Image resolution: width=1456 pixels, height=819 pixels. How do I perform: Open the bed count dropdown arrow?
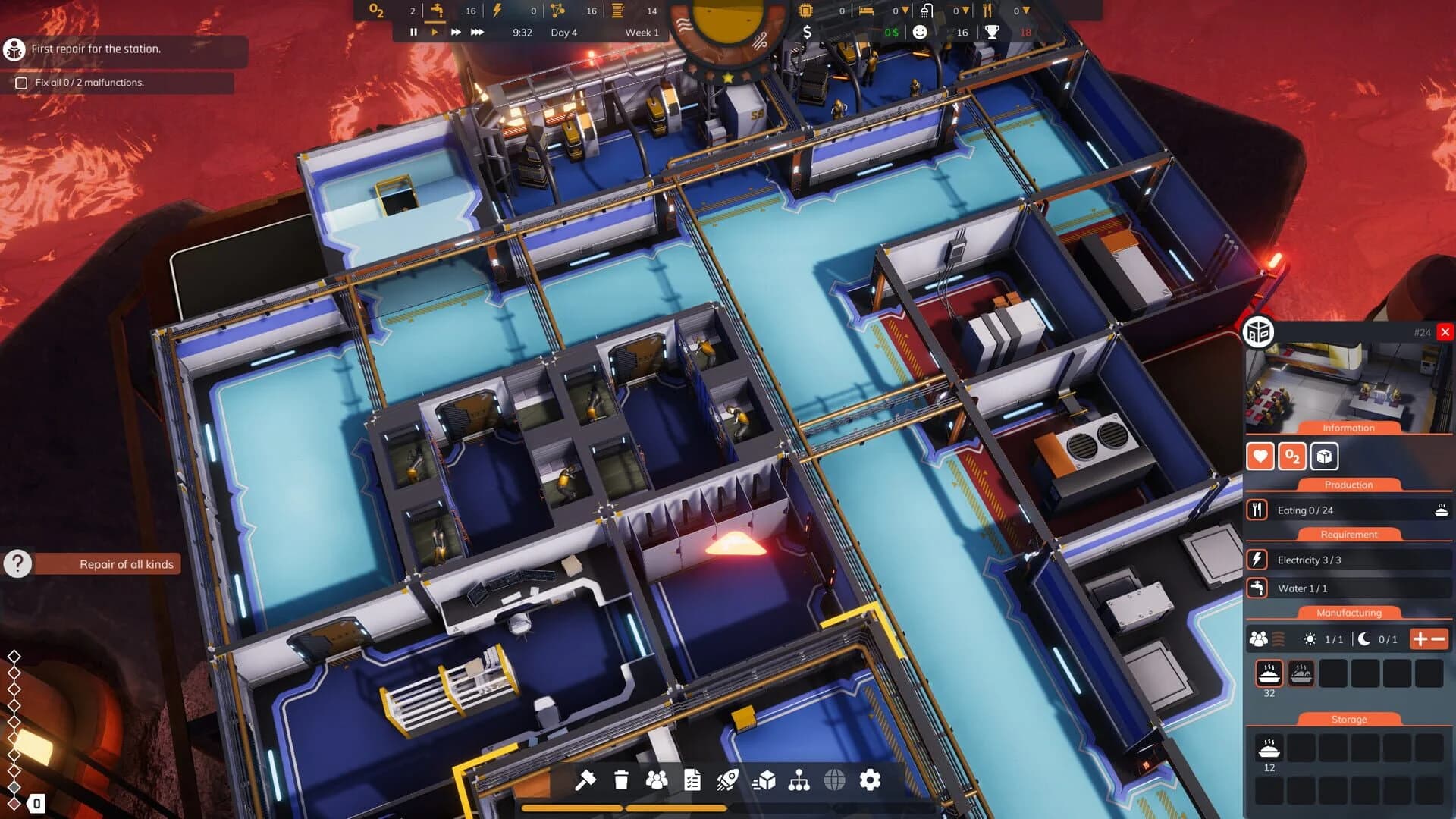(x=905, y=11)
